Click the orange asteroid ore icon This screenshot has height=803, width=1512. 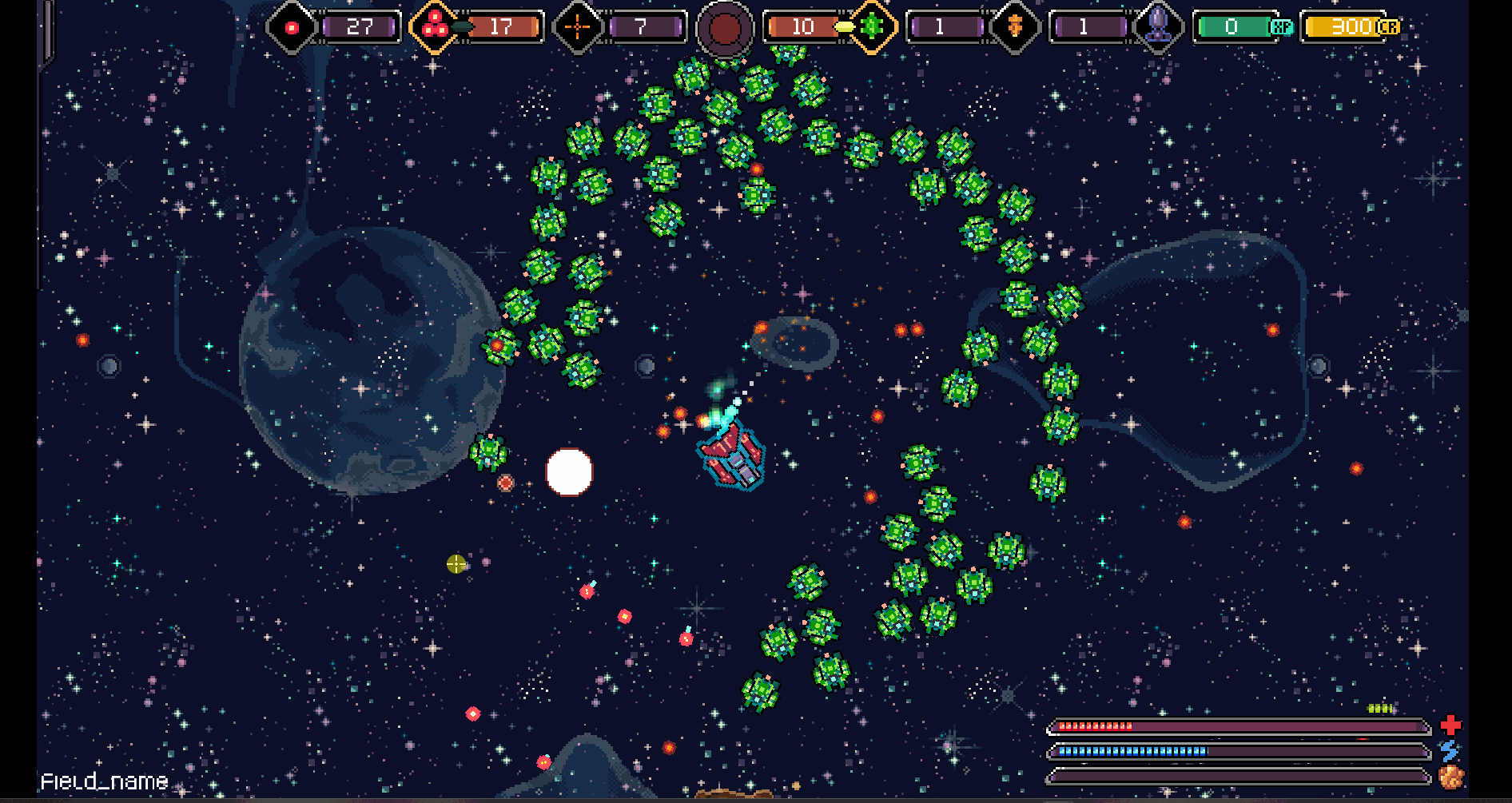click(x=1450, y=777)
